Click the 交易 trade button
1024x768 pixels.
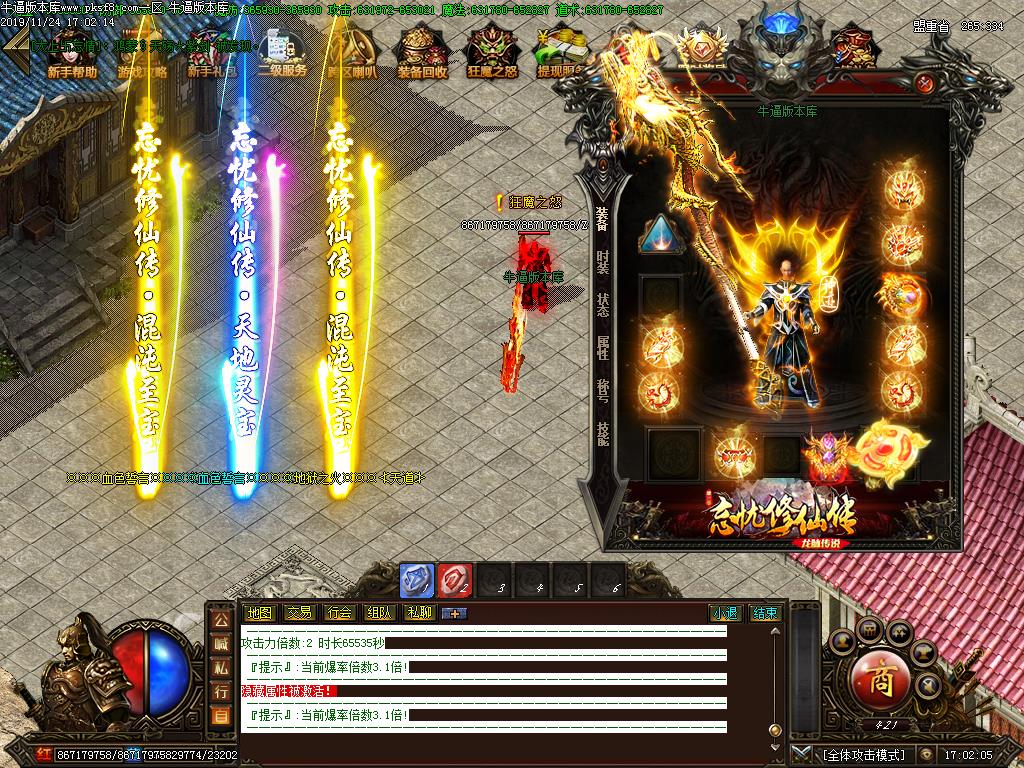(x=299, y=613)
